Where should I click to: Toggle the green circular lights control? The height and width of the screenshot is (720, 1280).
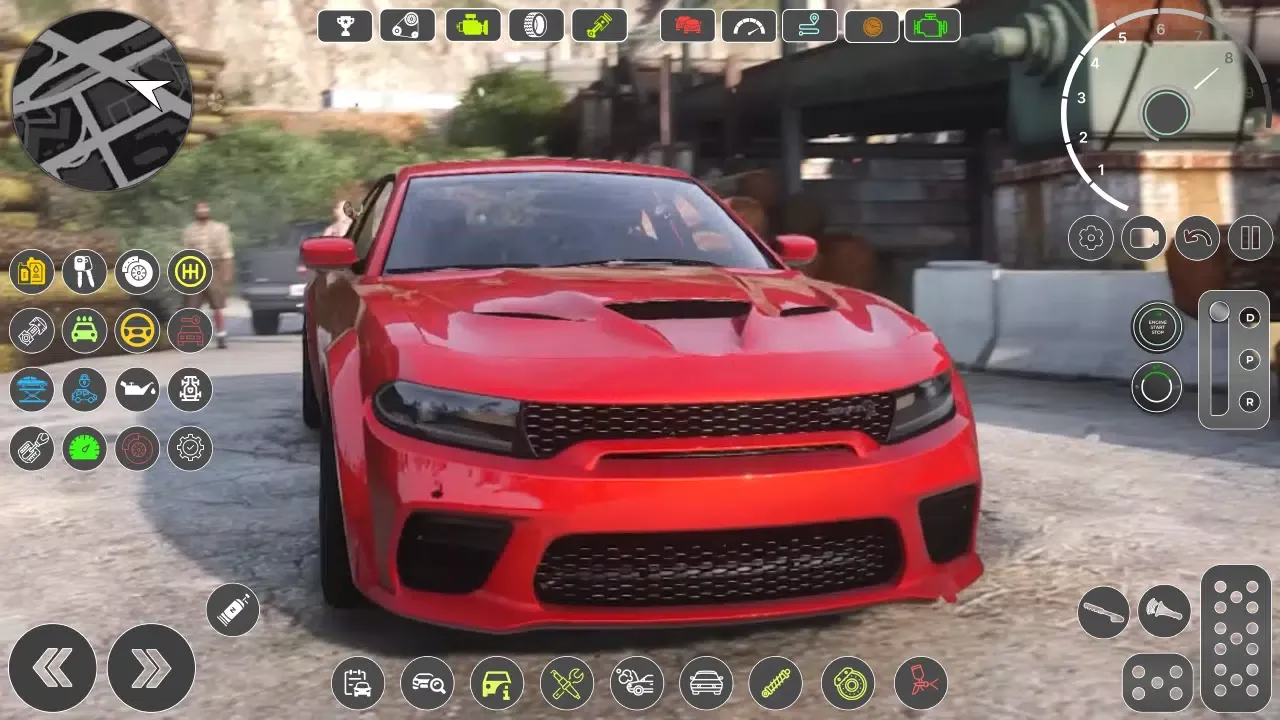pos(1157,387)
